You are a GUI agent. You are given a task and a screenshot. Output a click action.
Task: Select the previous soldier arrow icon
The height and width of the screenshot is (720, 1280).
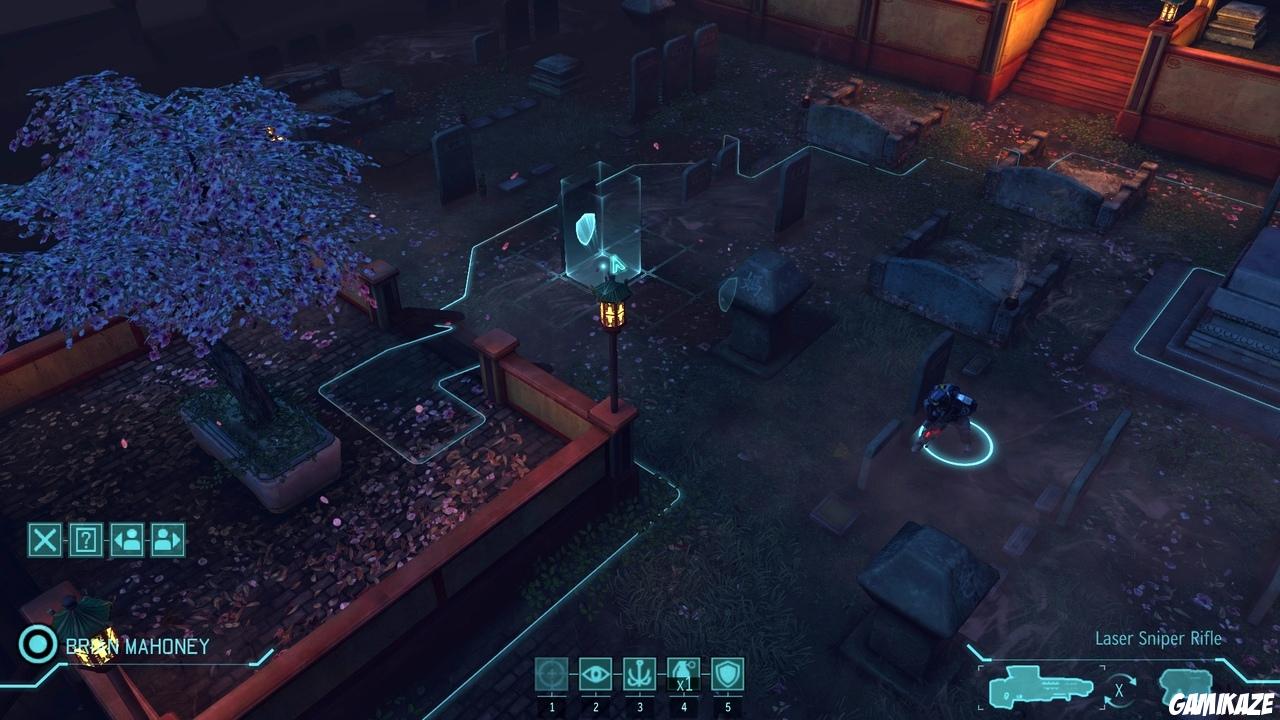click(x=128, y=539)
